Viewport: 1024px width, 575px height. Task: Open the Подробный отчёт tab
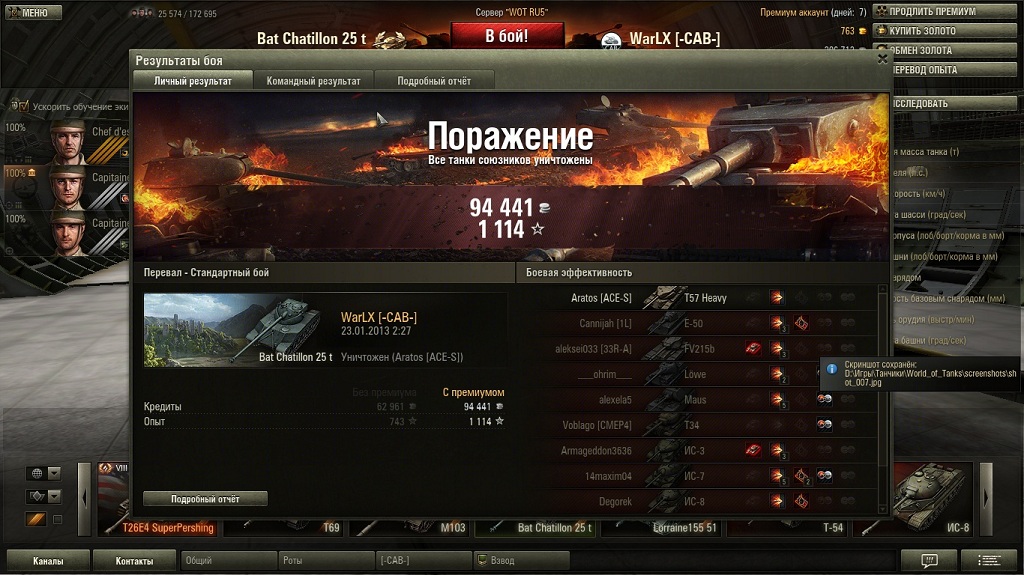tap(434, 81)
